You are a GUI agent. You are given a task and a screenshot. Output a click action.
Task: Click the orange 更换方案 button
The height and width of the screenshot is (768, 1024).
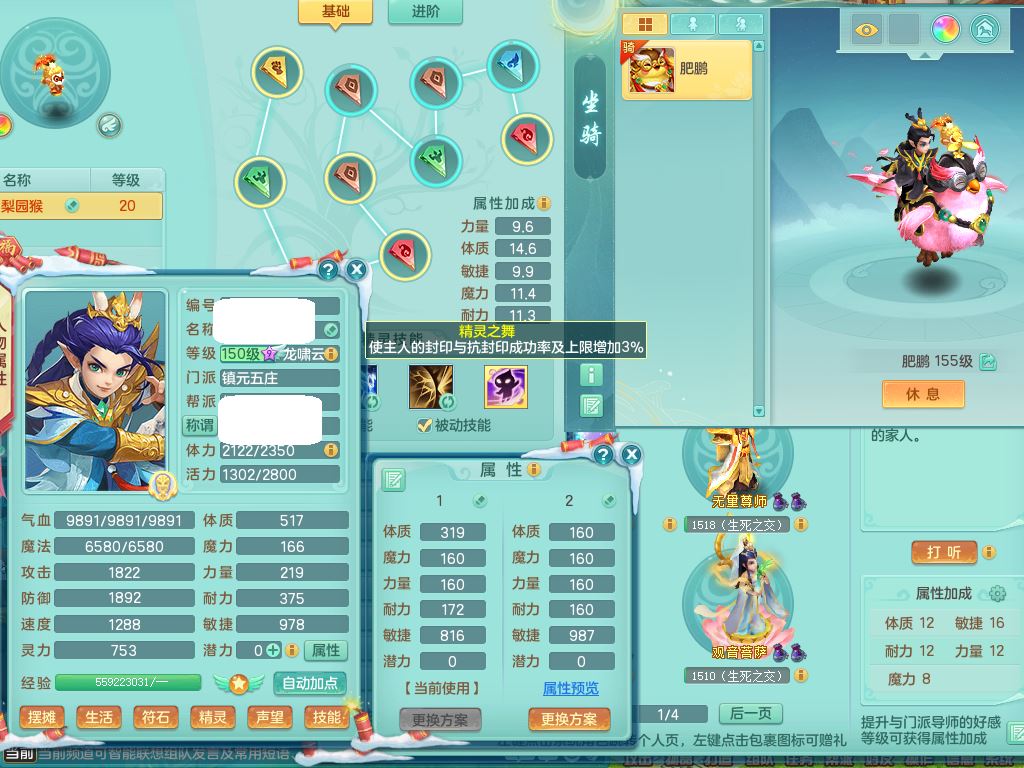[x=569, y=719]
